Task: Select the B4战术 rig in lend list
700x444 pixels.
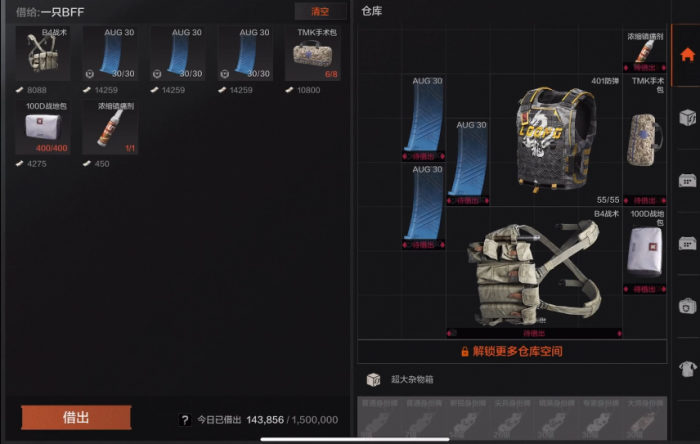Action: tap(43, 54)
